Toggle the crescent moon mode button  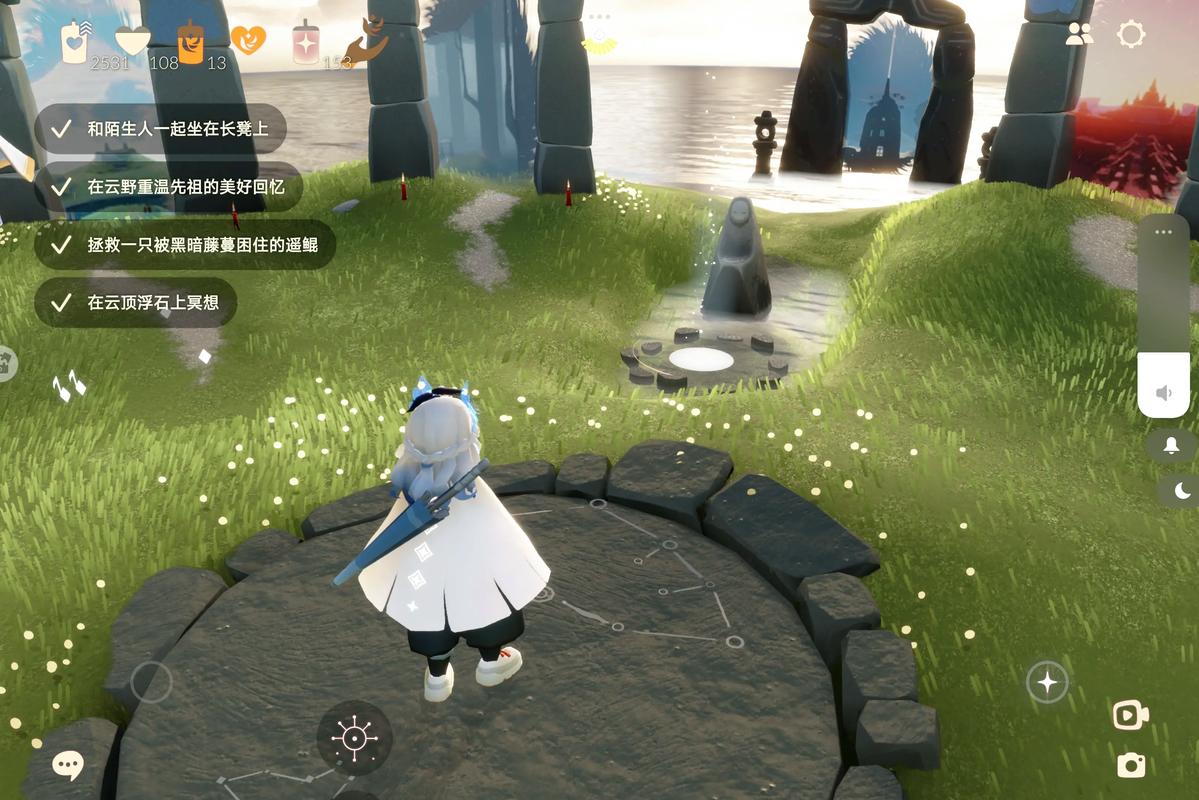(x=1182, y=490)
